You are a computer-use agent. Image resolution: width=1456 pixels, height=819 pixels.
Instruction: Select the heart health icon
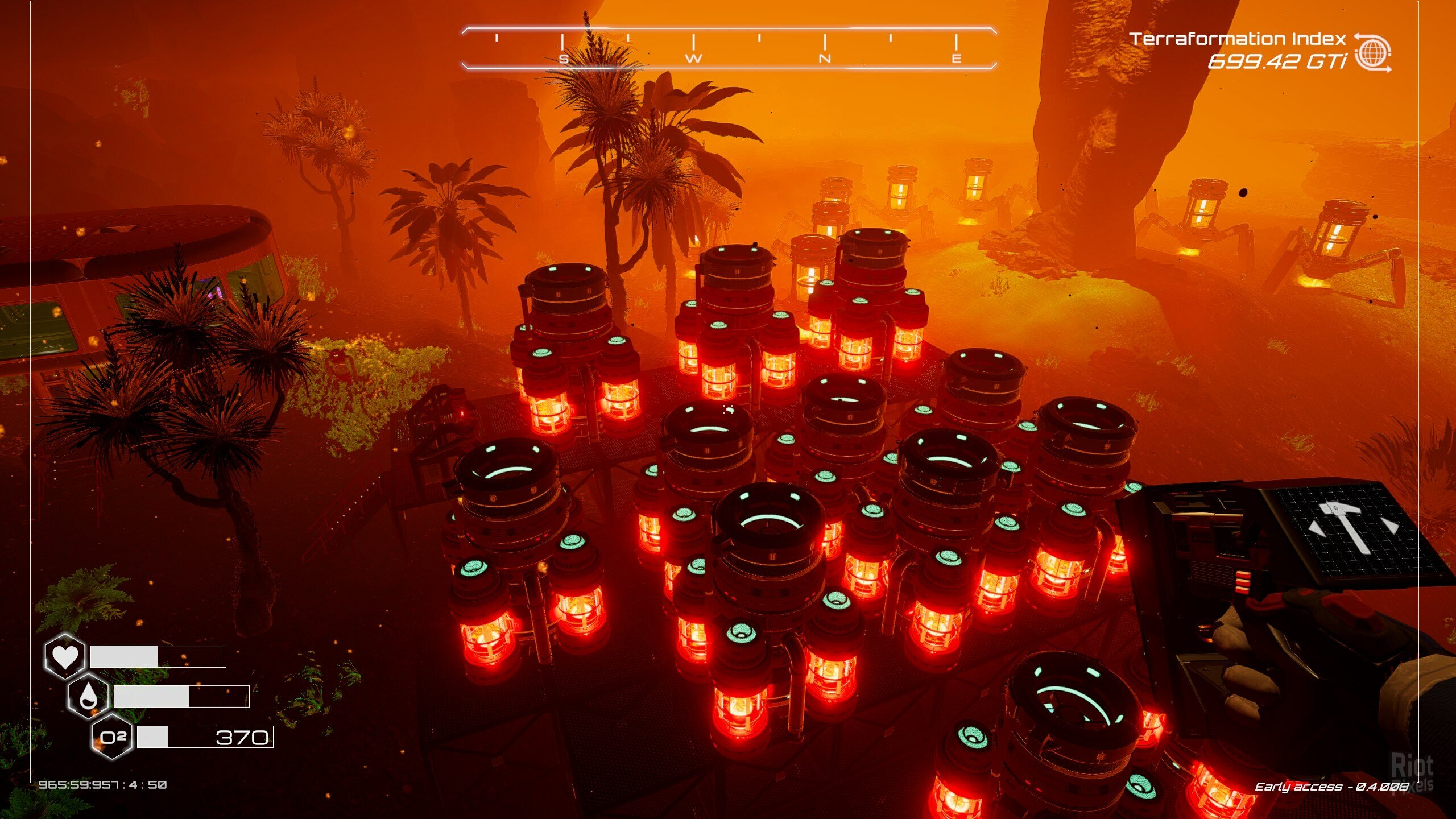click(65, 656)
